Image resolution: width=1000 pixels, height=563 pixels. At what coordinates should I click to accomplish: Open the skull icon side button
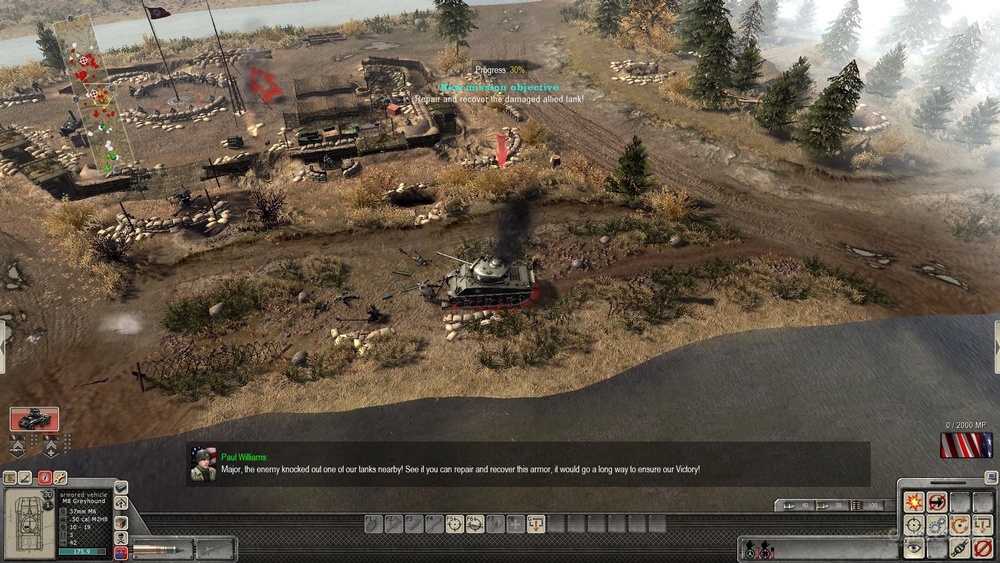coord(121,538)
